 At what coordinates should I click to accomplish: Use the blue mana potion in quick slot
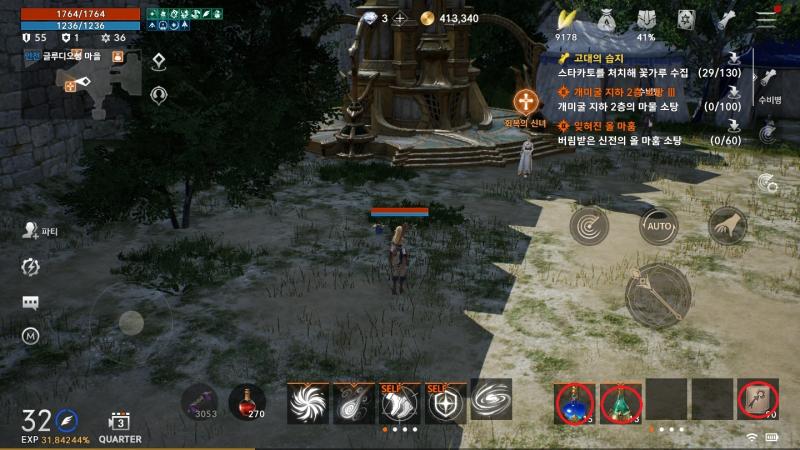tap(575, 401)
